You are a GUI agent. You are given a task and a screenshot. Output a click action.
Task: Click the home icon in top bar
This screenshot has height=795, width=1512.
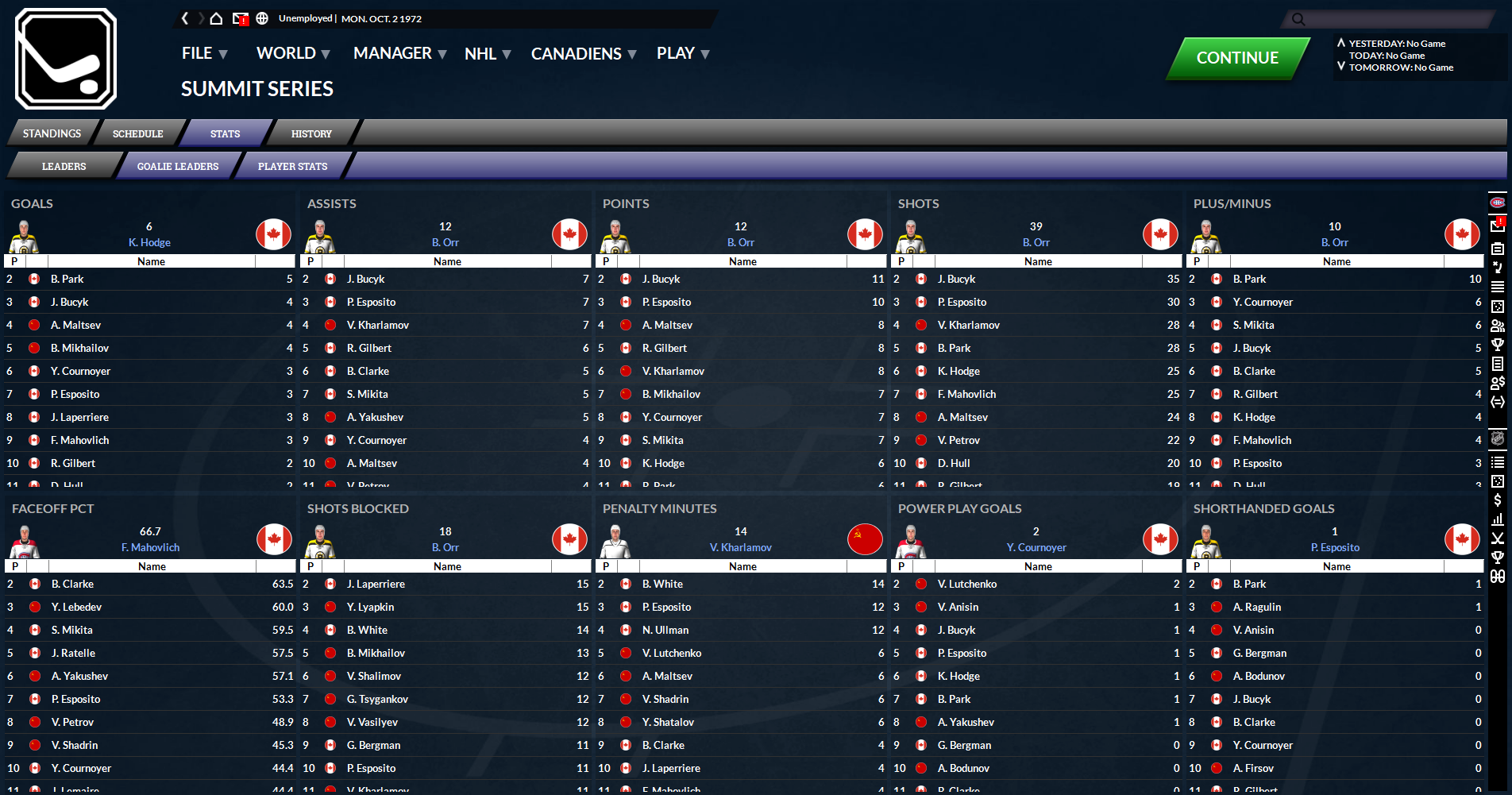pyautogui.click(x=215, y=18)
